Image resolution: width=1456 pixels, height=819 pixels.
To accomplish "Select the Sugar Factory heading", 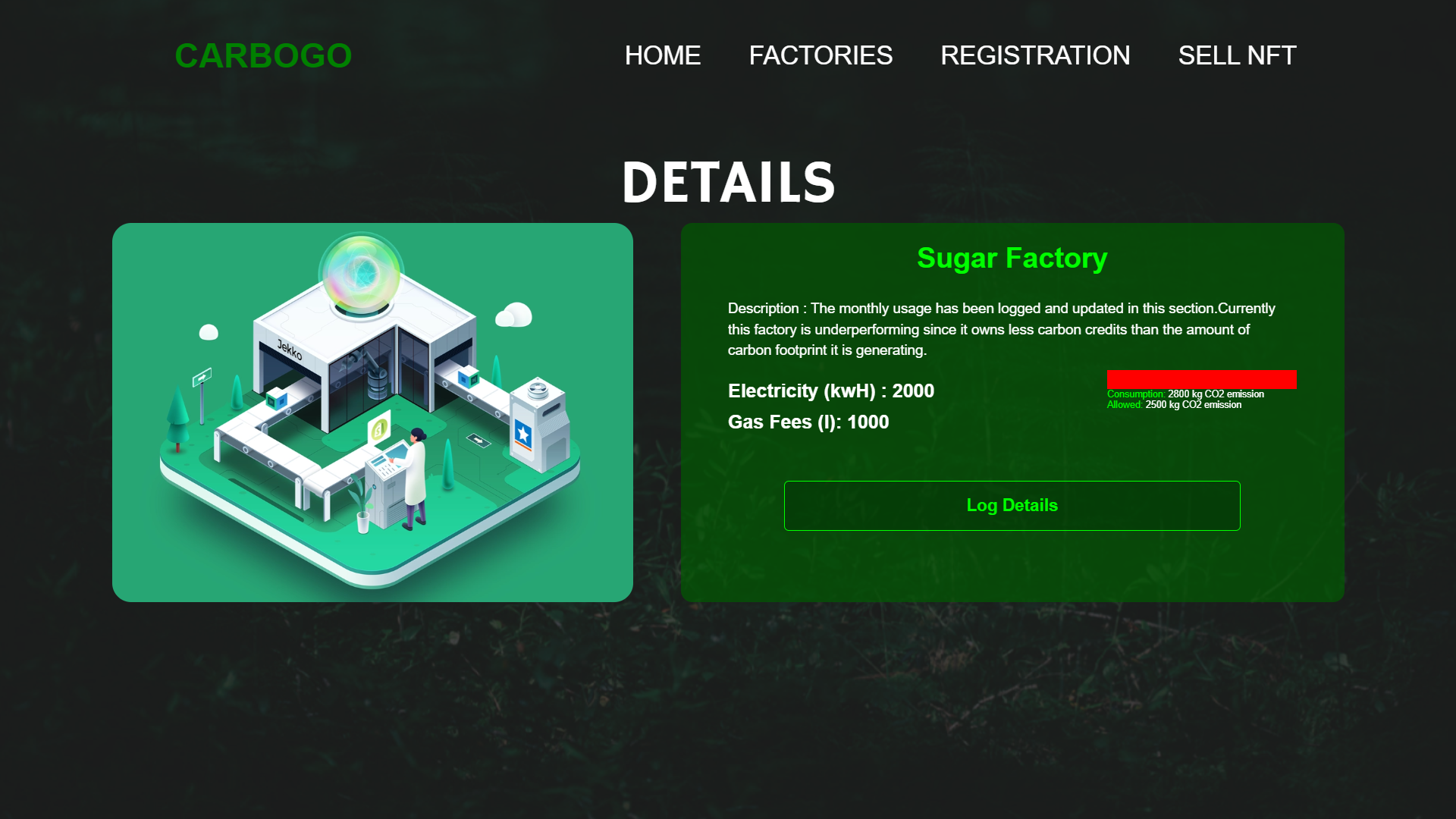I will 1012,258.
